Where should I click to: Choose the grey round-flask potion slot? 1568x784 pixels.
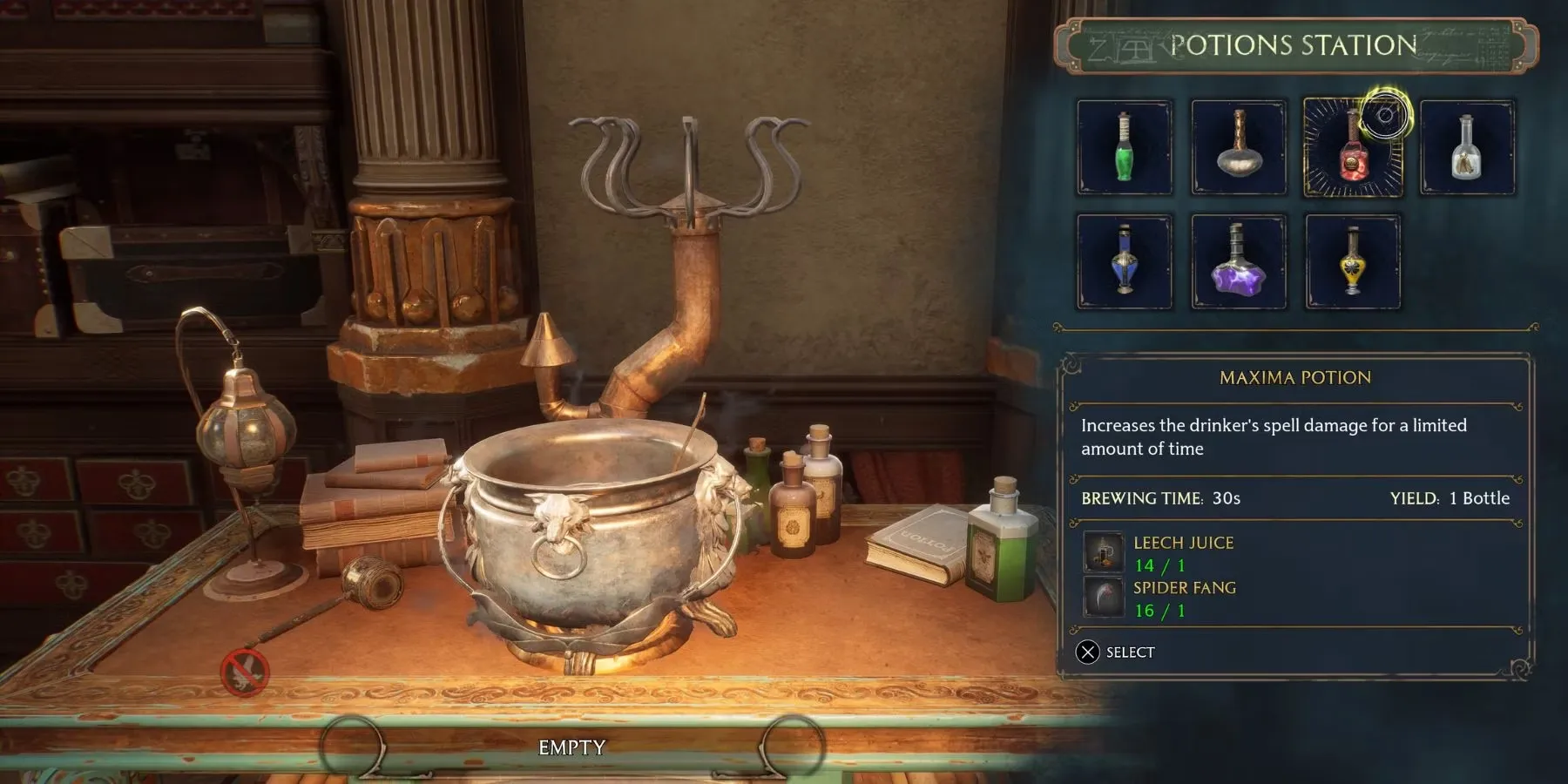[x=1238, y=147]
